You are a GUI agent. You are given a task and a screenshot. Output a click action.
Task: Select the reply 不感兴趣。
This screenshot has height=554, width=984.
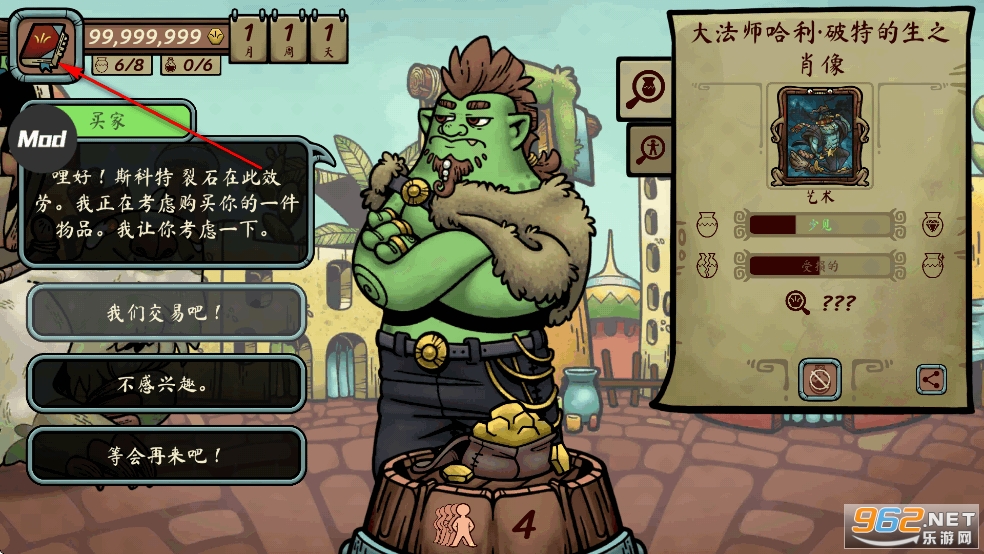click(165, 384)
